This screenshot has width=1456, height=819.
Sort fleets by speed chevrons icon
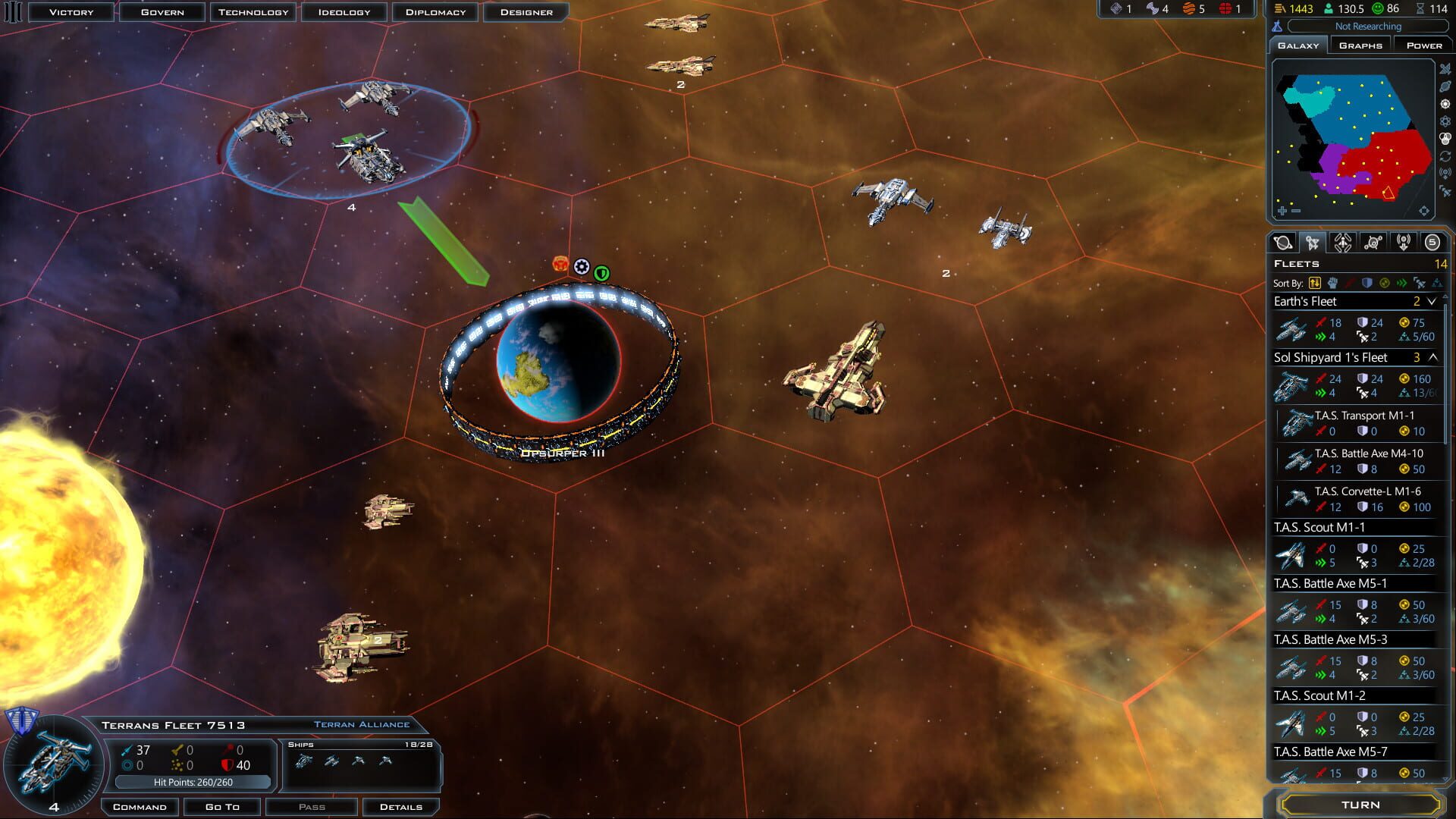tap(1404, 283)
